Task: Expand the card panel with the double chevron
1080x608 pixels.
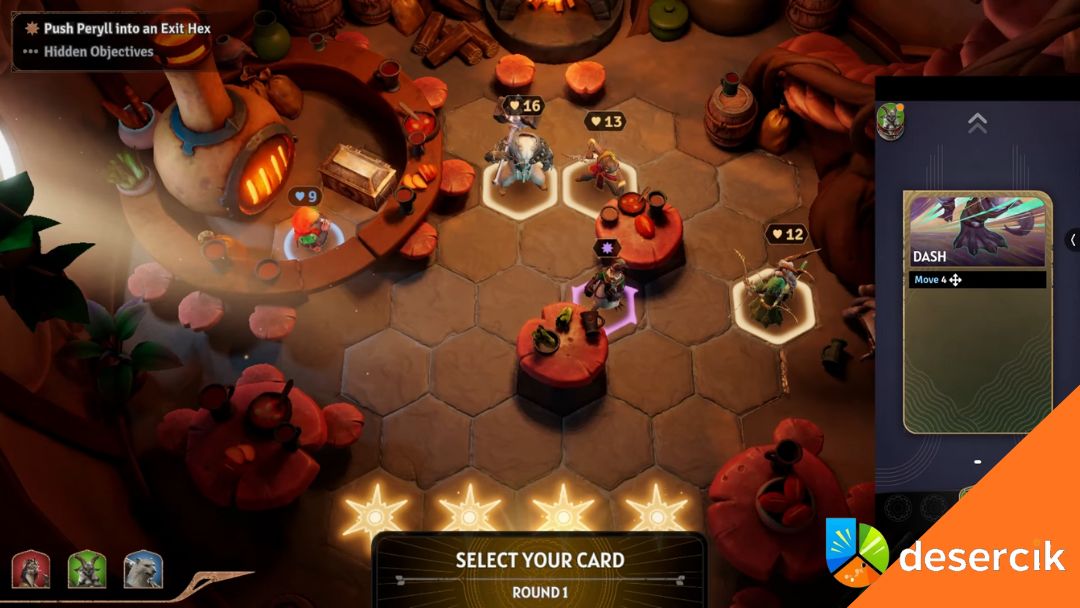Action: [977, 123]
